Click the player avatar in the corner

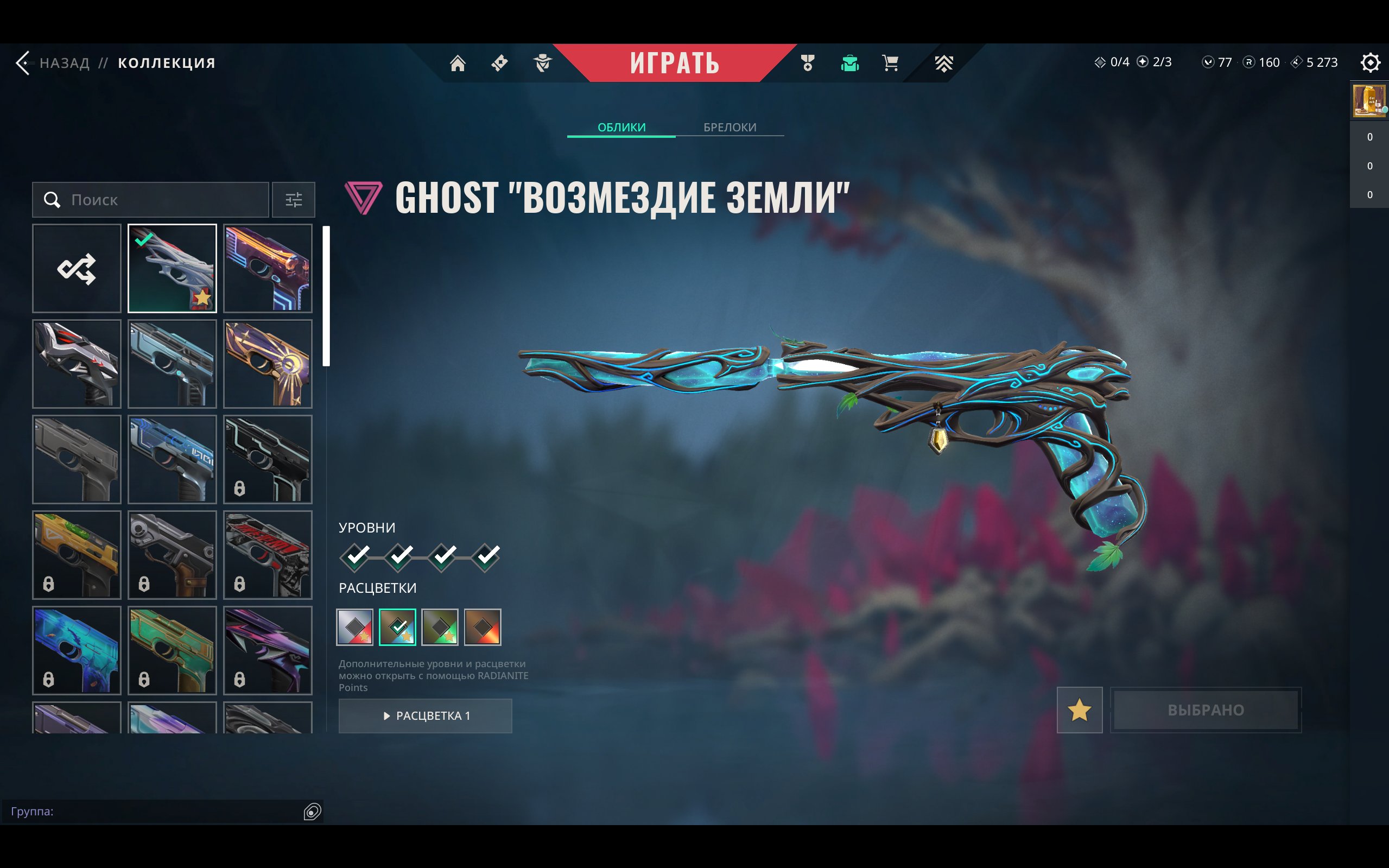point(1369,101)
